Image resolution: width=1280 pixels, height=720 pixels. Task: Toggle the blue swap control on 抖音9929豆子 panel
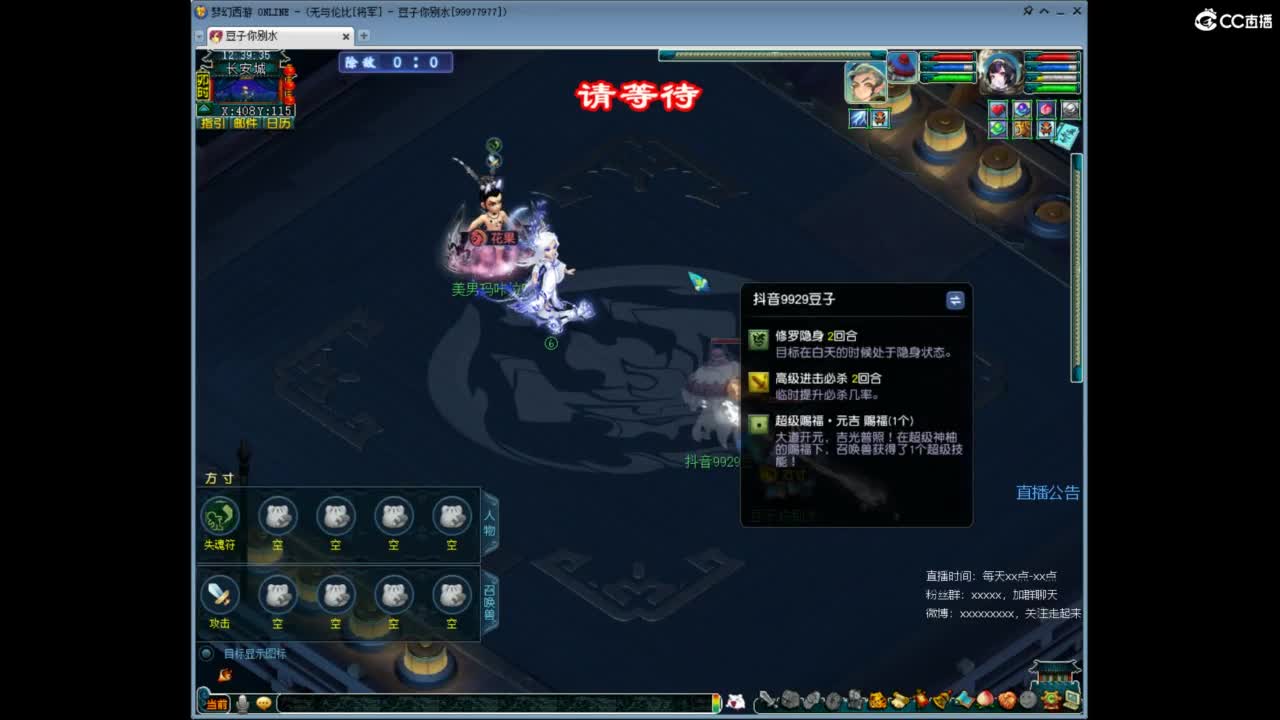956,299
